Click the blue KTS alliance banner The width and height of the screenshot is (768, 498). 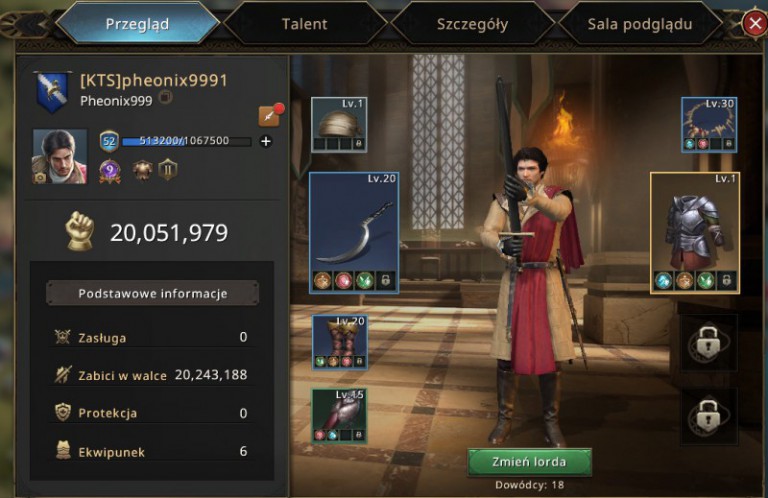pos(49,91)
